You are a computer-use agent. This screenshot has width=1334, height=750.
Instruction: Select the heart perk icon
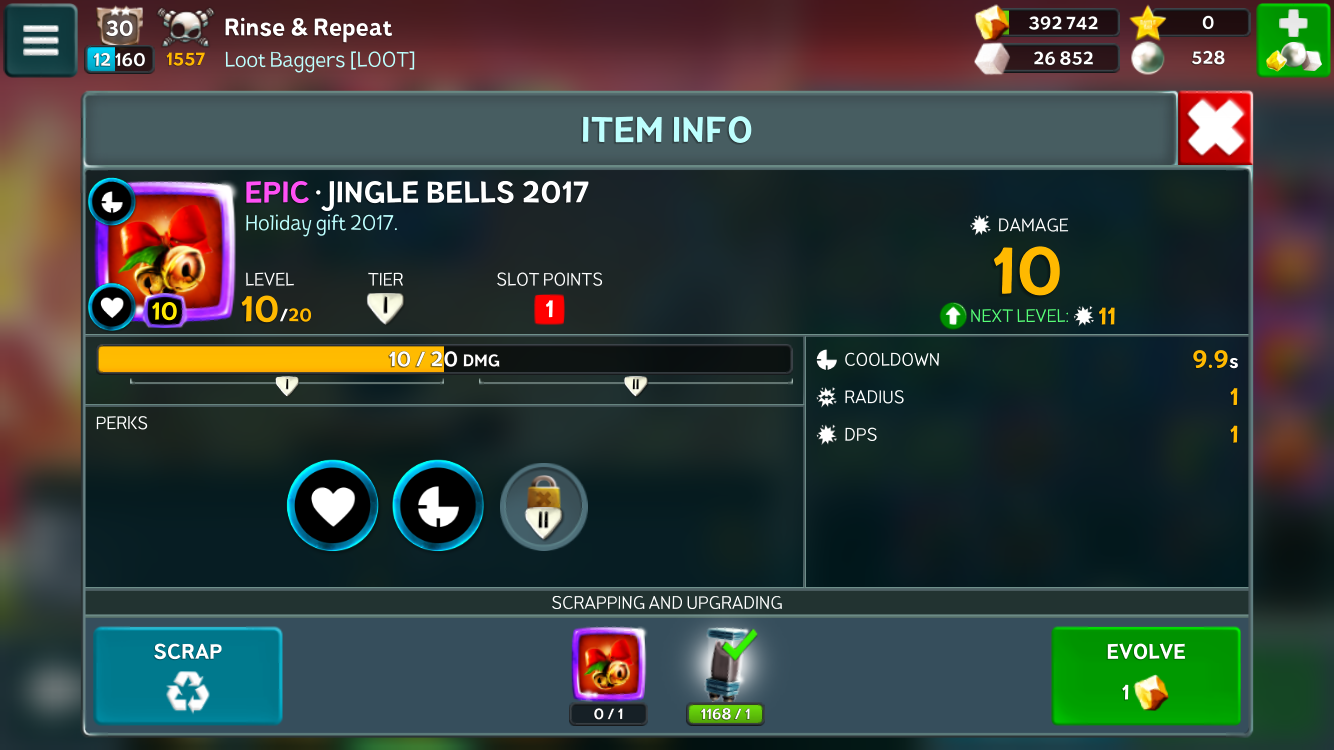[332, 506]
